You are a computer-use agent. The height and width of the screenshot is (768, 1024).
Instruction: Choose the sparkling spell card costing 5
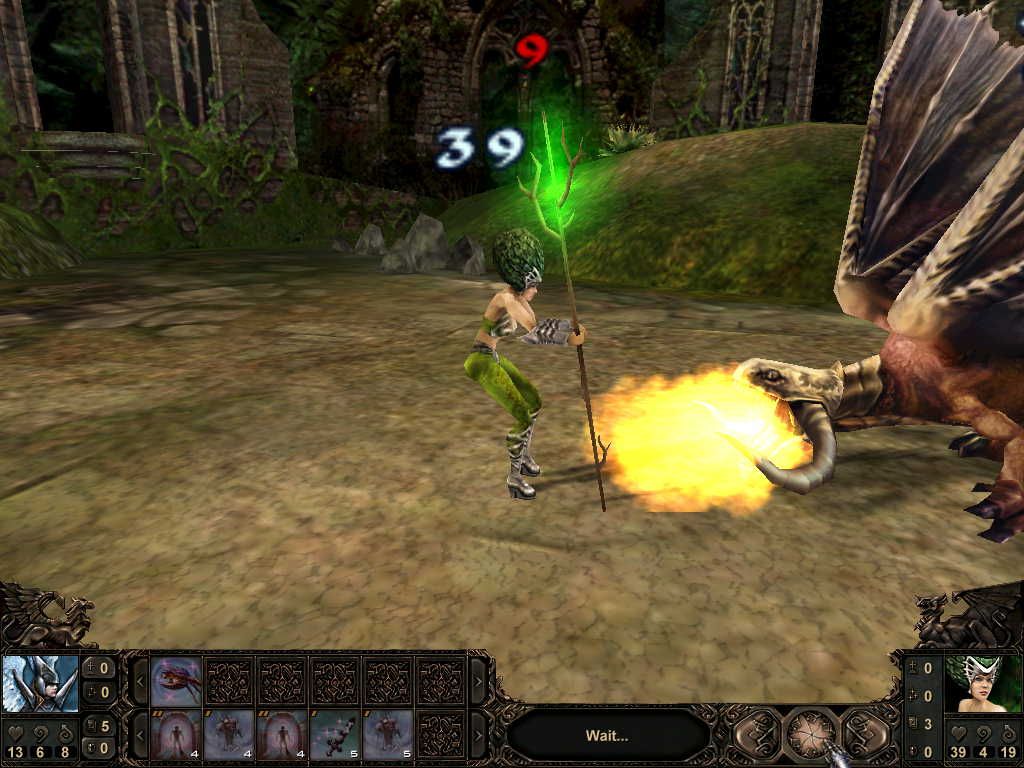[x=336, y=735]
